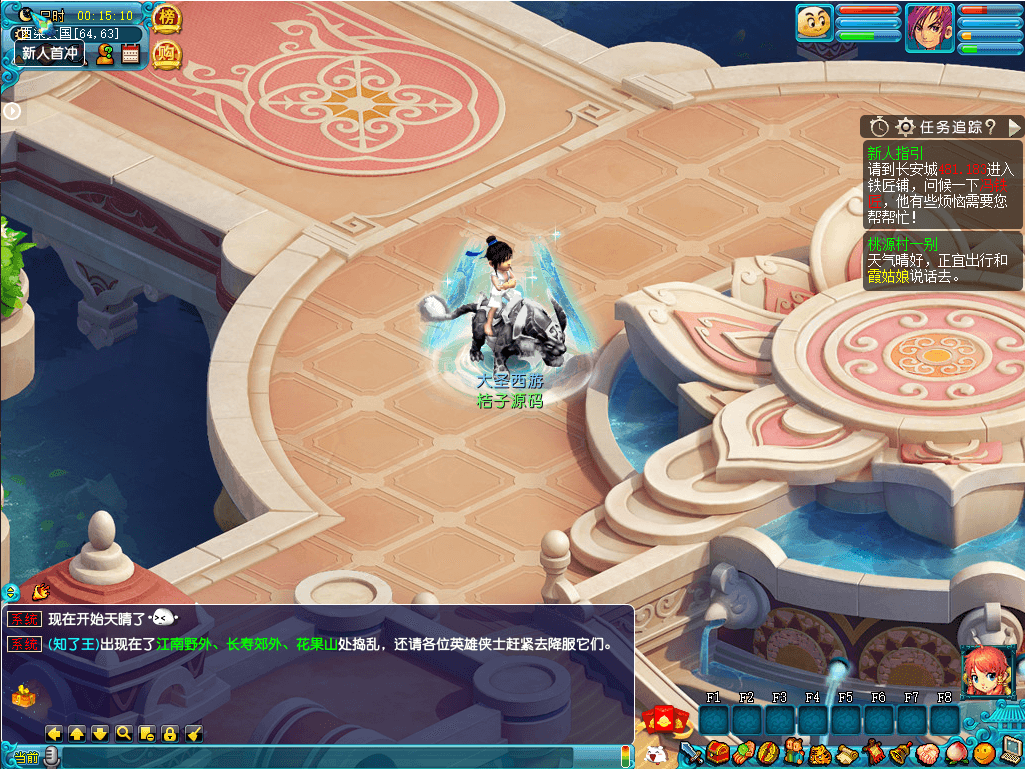
Task: Open the 榜 ranking button
Action: [167, 18]
